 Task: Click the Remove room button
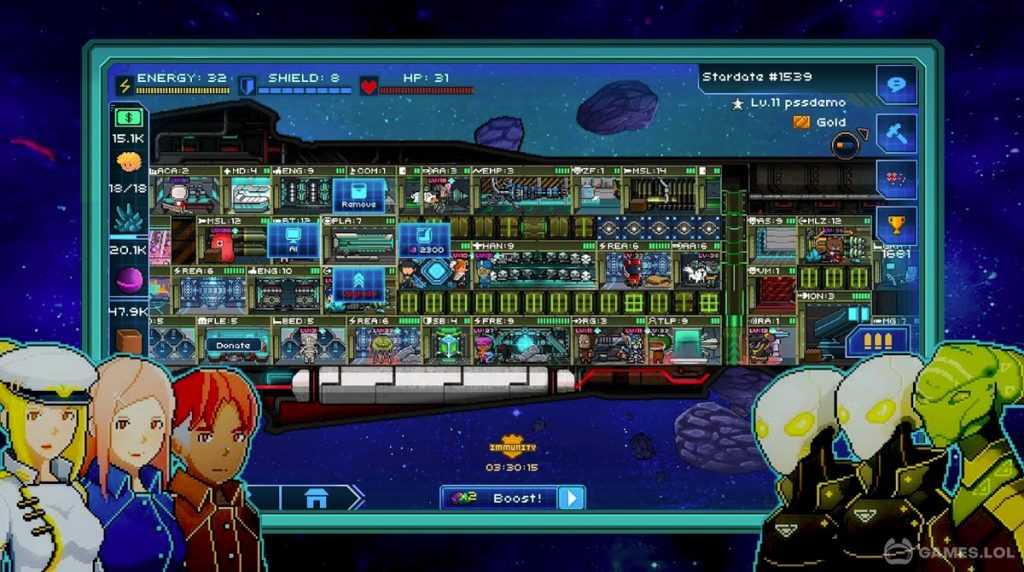(x=358, y=195)
